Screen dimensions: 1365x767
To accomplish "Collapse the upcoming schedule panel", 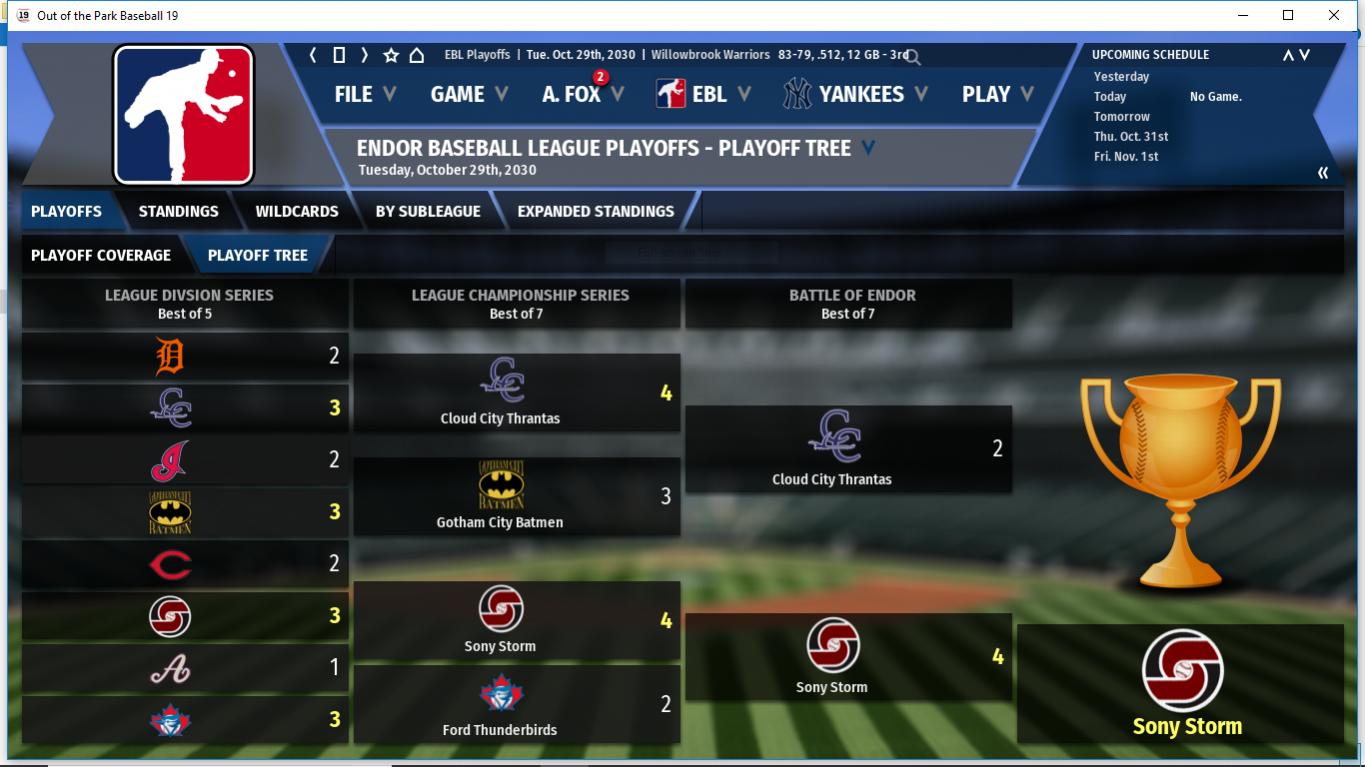I will coord(1323,173).
